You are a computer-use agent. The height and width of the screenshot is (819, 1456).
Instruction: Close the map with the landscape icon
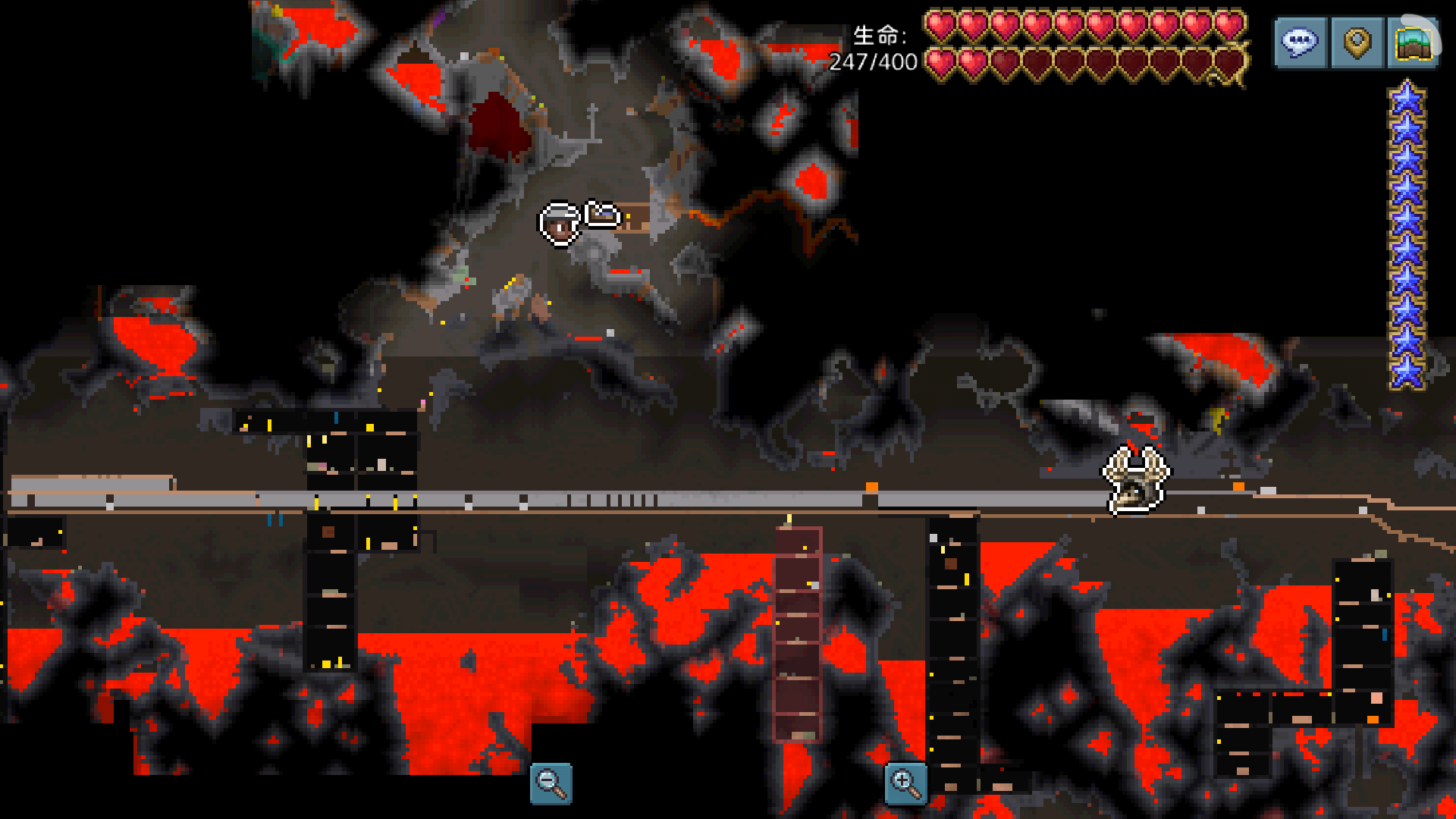pos(1414,43)
